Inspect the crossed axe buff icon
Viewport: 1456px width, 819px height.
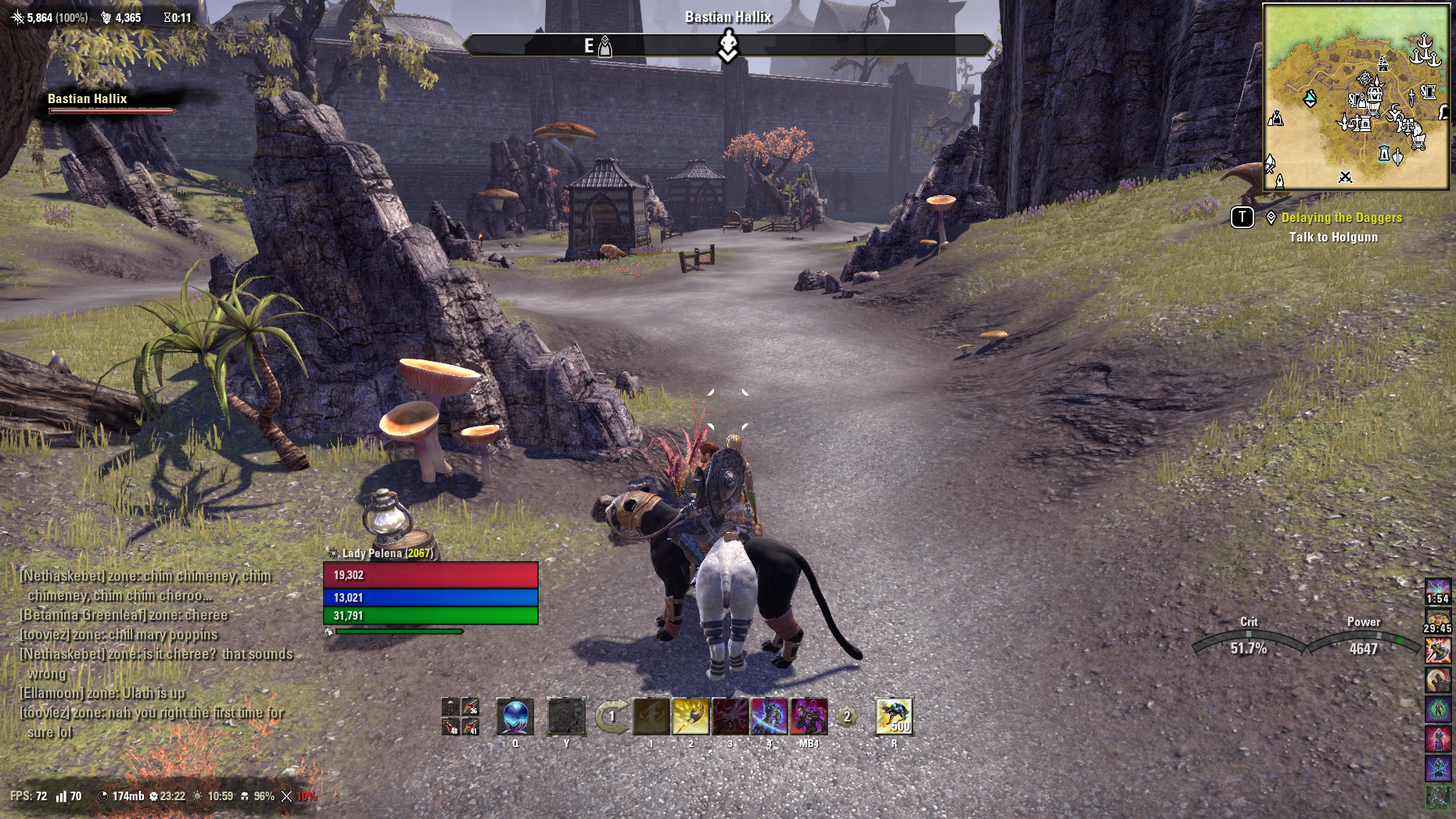click(x=1437, y=650)
